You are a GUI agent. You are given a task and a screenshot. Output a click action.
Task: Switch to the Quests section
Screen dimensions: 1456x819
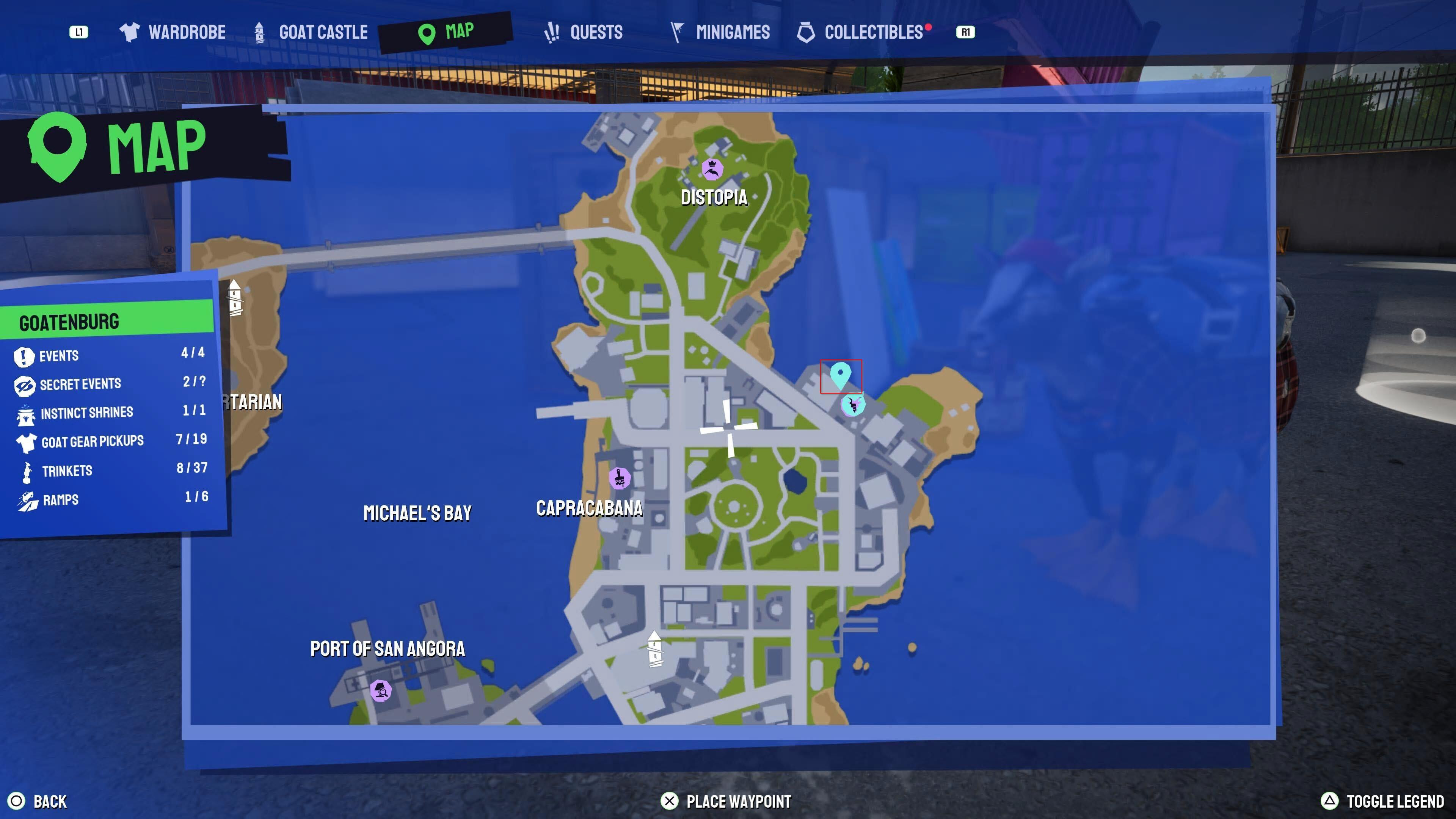click(596, 33)
